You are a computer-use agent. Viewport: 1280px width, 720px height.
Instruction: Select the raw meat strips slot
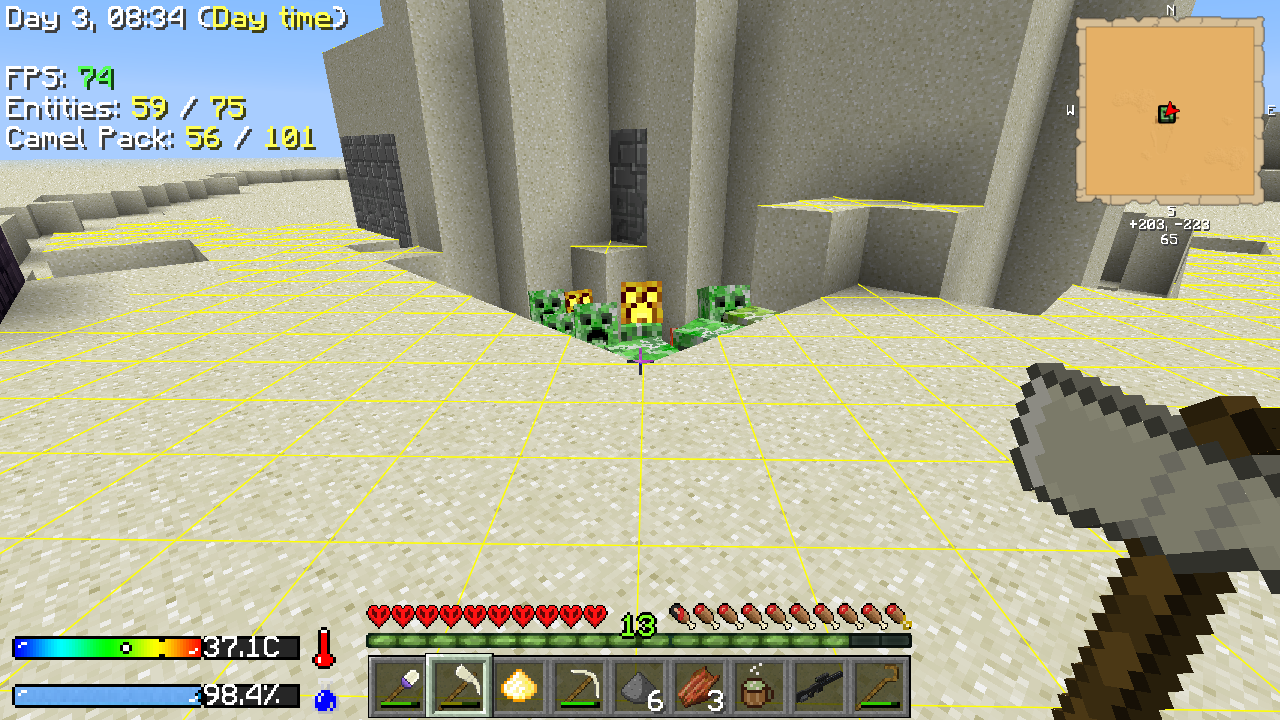click(x=699, y=686)
